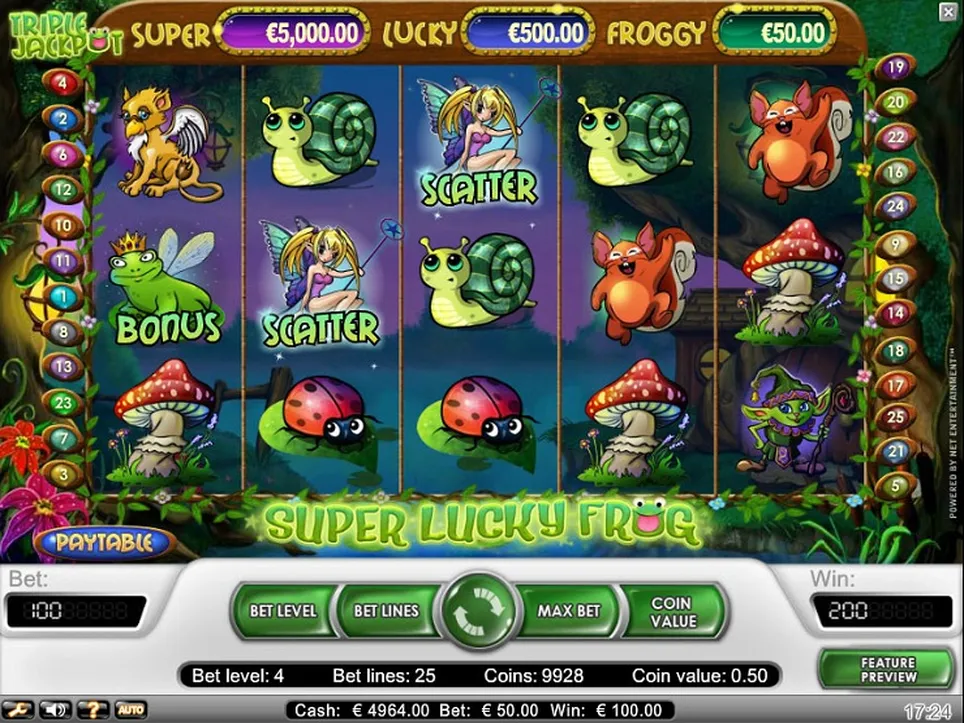This screenshot has height=723, width=964.
Task: Select bet line number 23 marker
Action: pos(63,403)
